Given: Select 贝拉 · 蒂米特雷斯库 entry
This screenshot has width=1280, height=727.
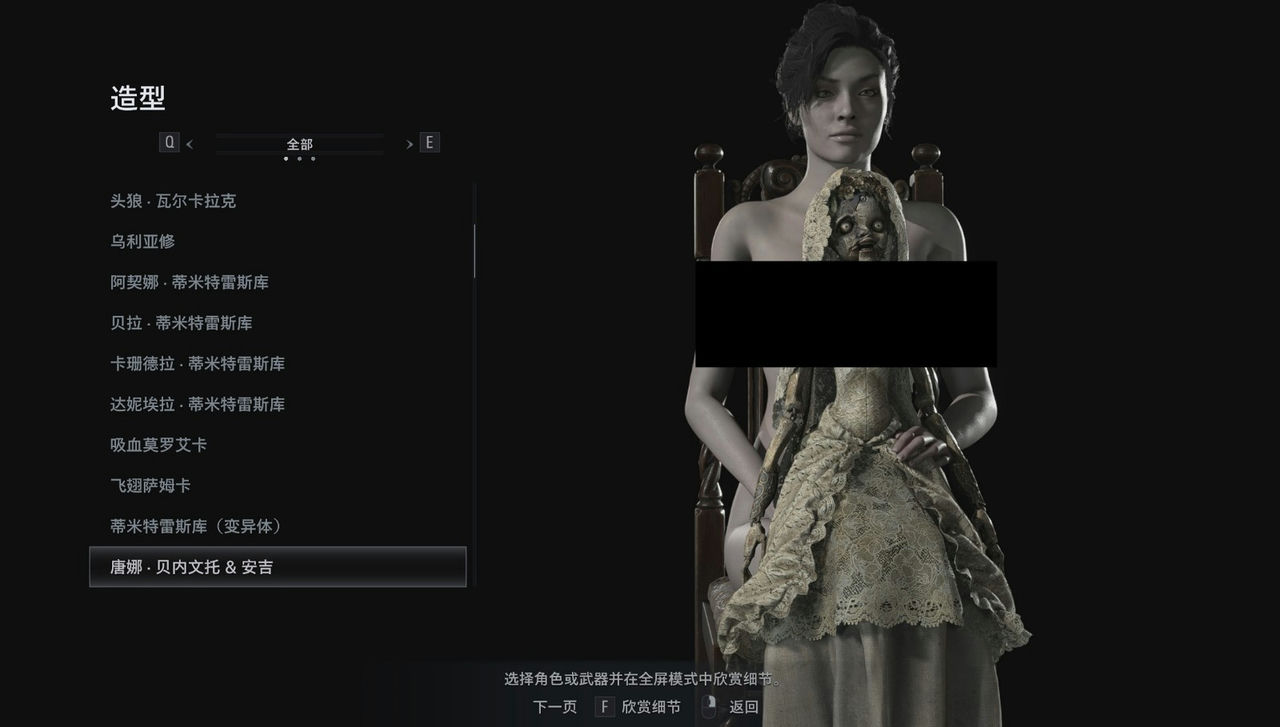Looking at the screenshot, I should 181,323.
